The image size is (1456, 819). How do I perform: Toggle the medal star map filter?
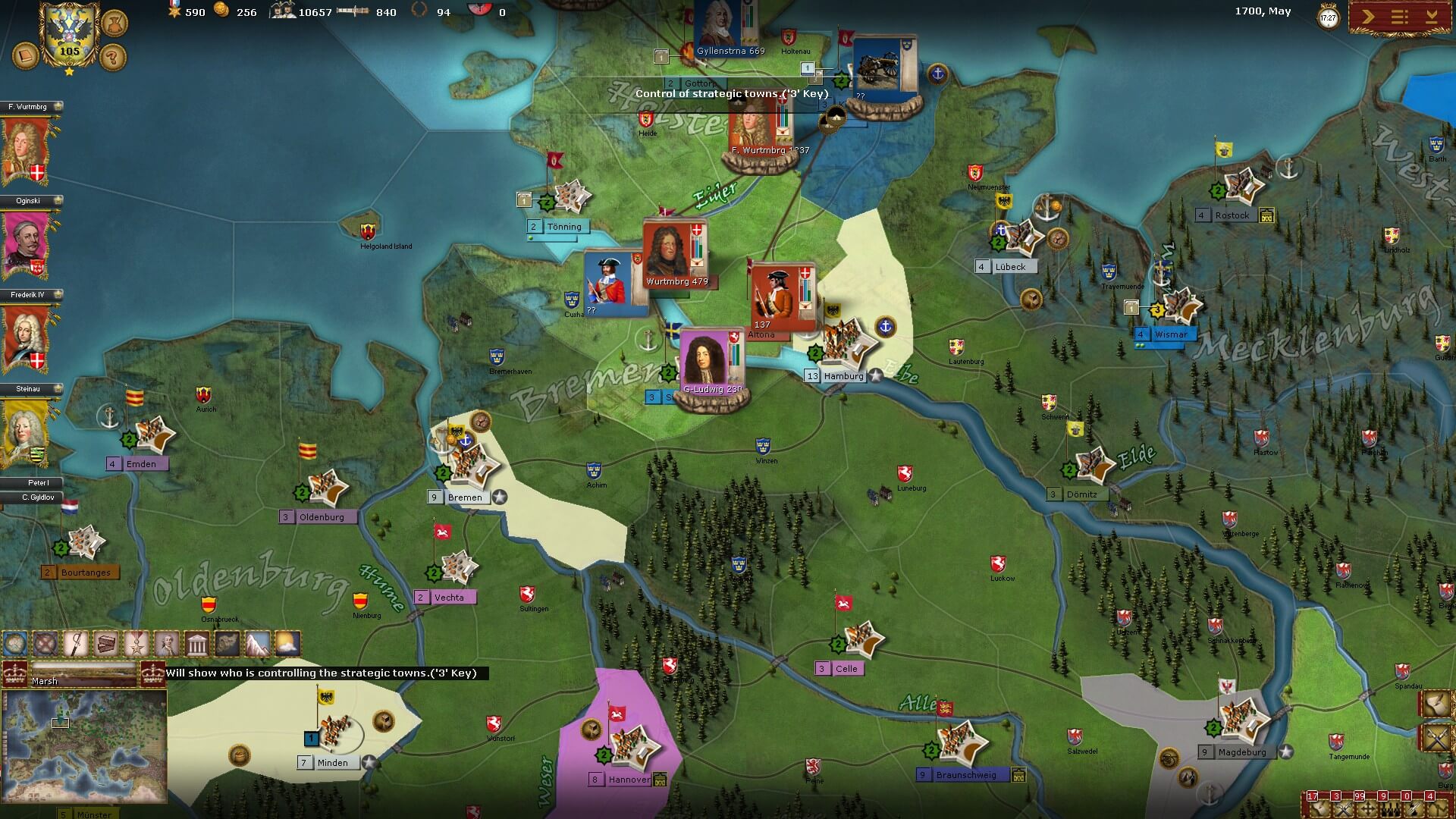[x=136, y=645]
